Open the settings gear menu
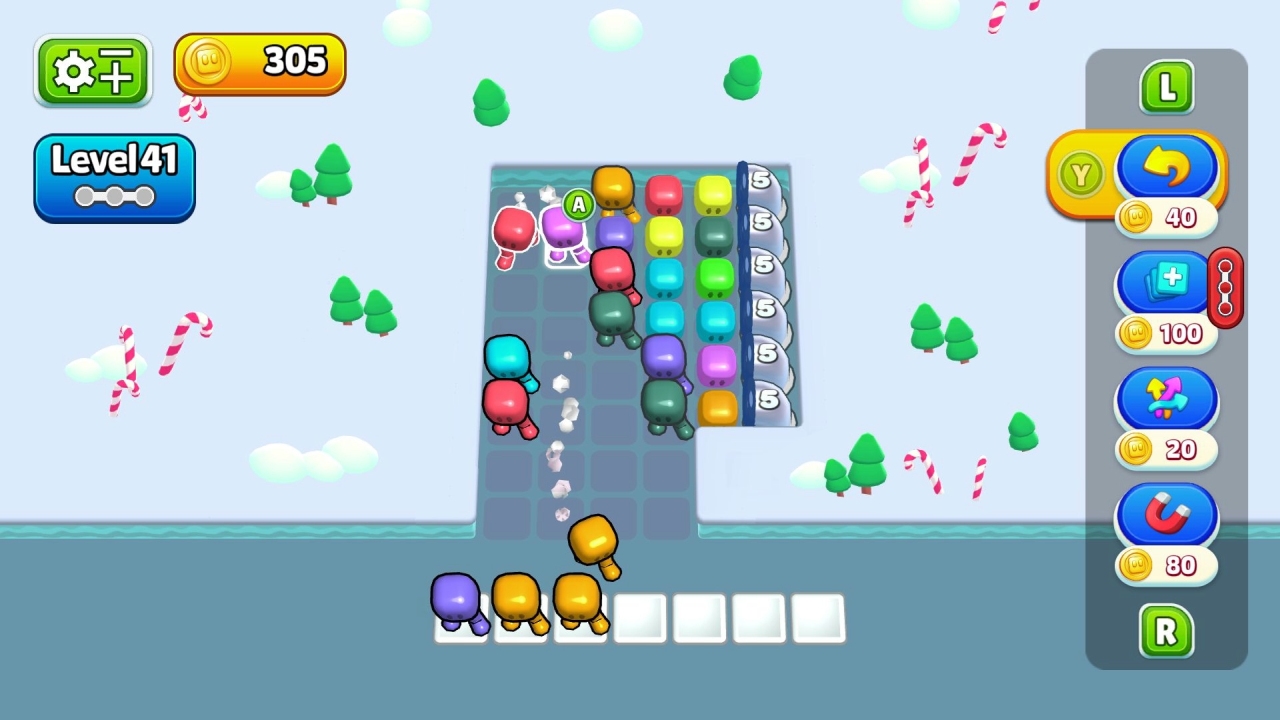 tap(92, 70)
